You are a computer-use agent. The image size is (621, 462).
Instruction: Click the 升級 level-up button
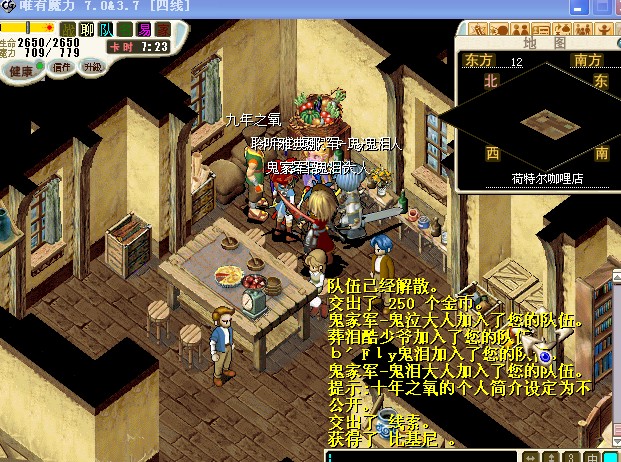(x=92, y=67)
